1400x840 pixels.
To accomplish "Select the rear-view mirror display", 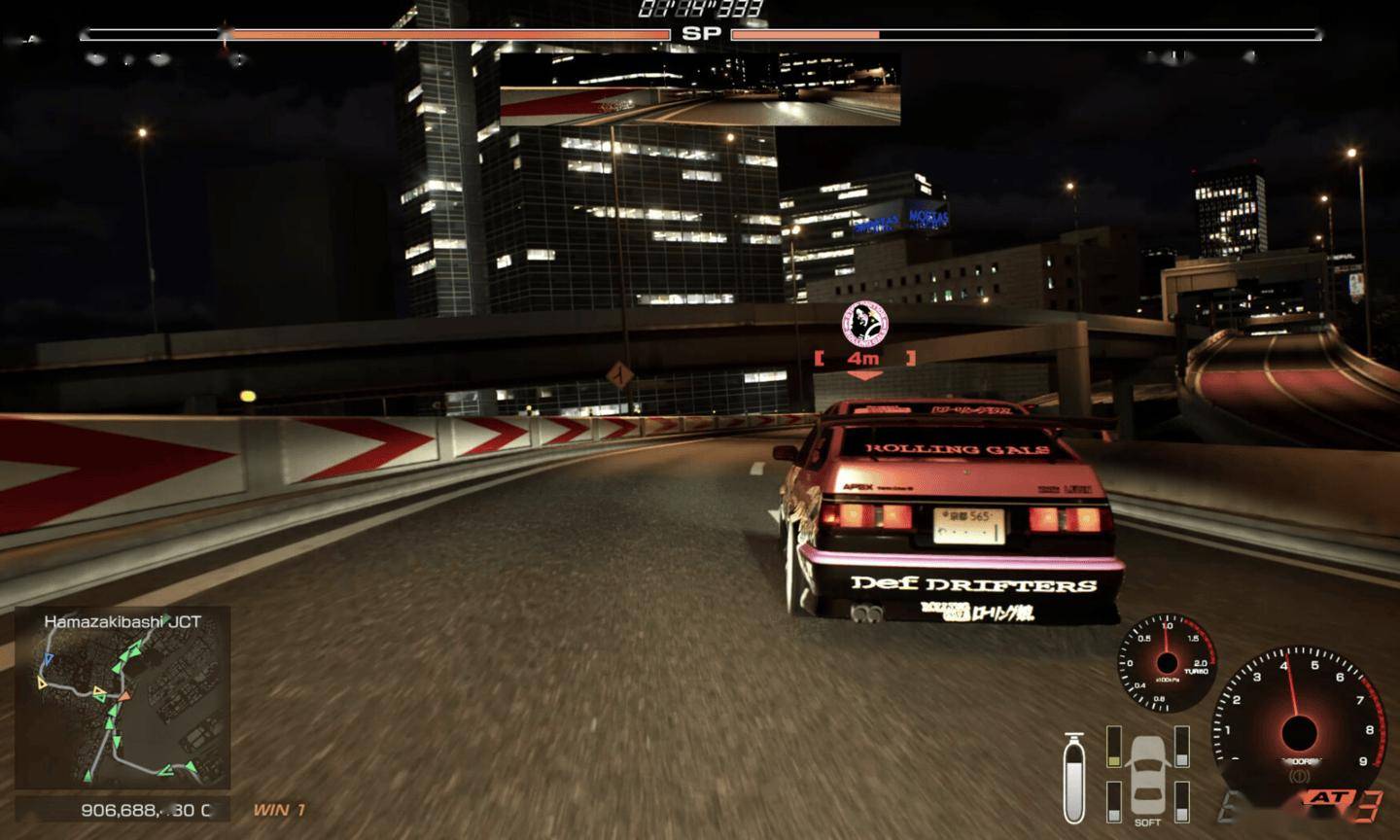I will coord(700,88).
